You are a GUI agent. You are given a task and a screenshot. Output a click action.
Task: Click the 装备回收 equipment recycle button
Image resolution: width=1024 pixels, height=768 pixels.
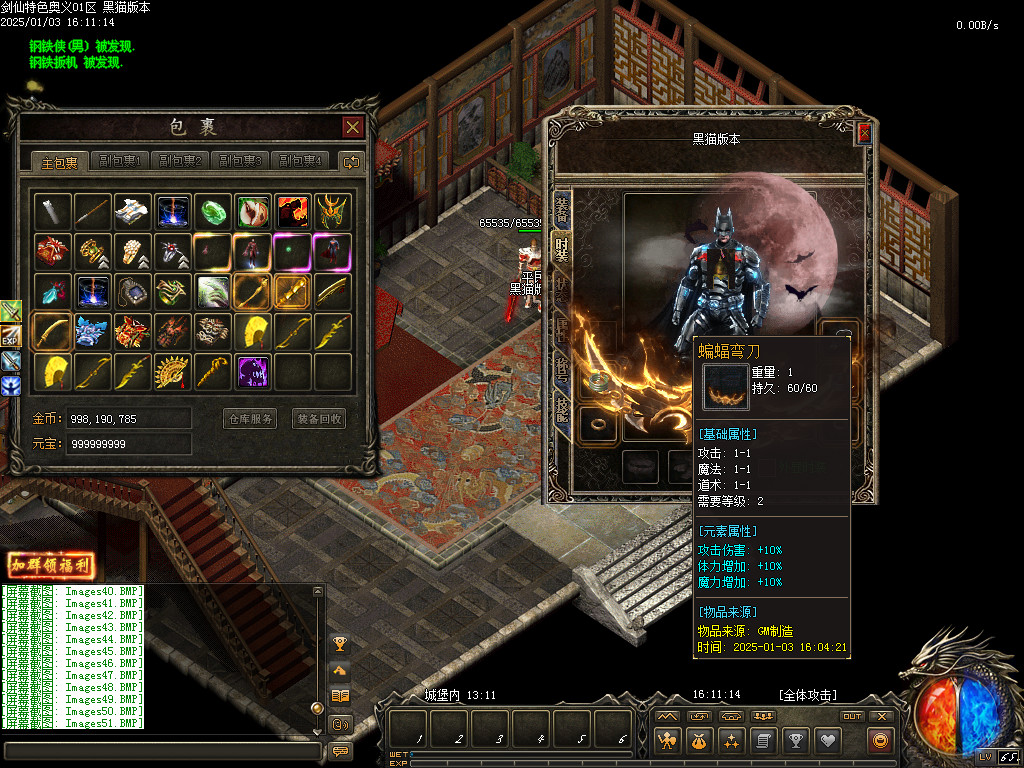click(x=319, y=419)
